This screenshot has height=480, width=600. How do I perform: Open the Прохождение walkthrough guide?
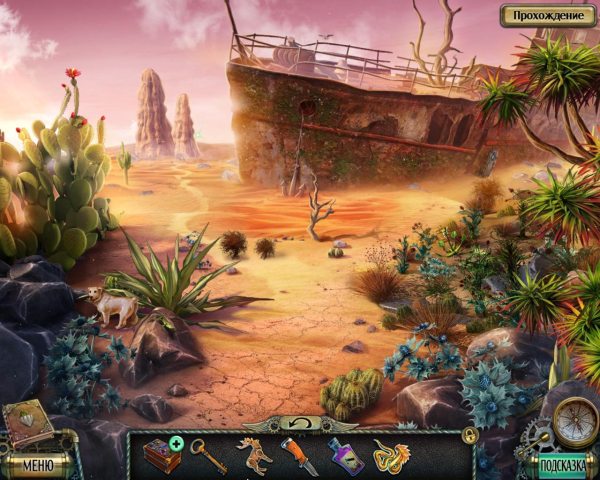546,15
